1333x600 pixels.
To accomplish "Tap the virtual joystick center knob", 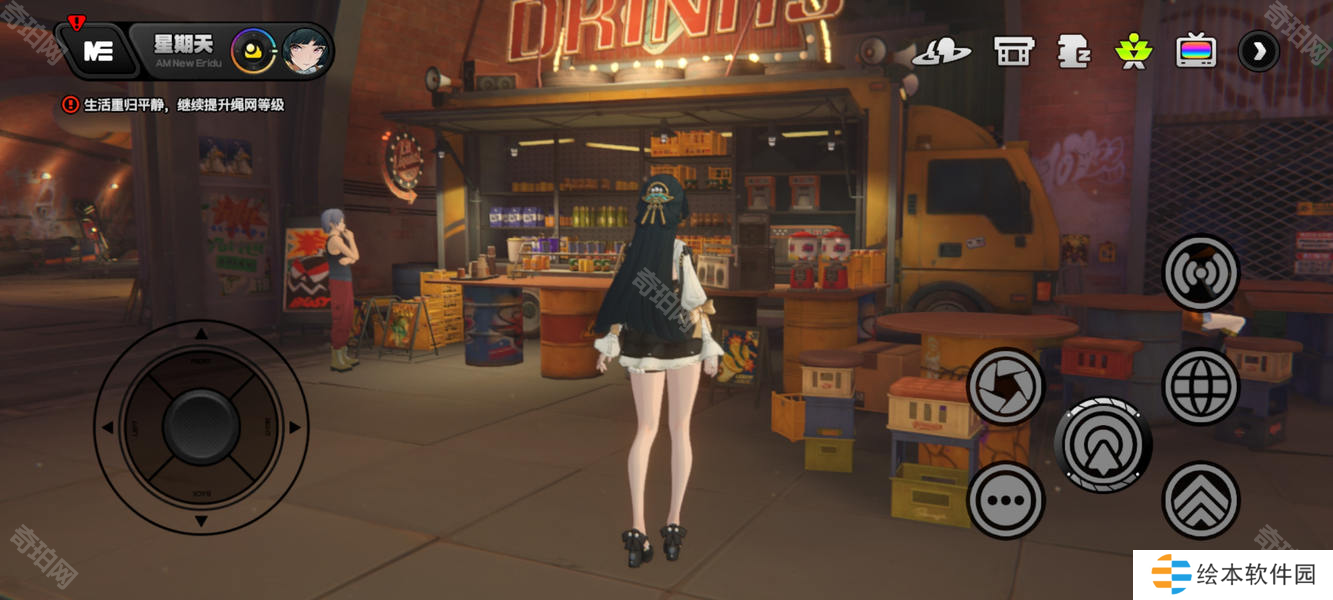I will [201, 427].
